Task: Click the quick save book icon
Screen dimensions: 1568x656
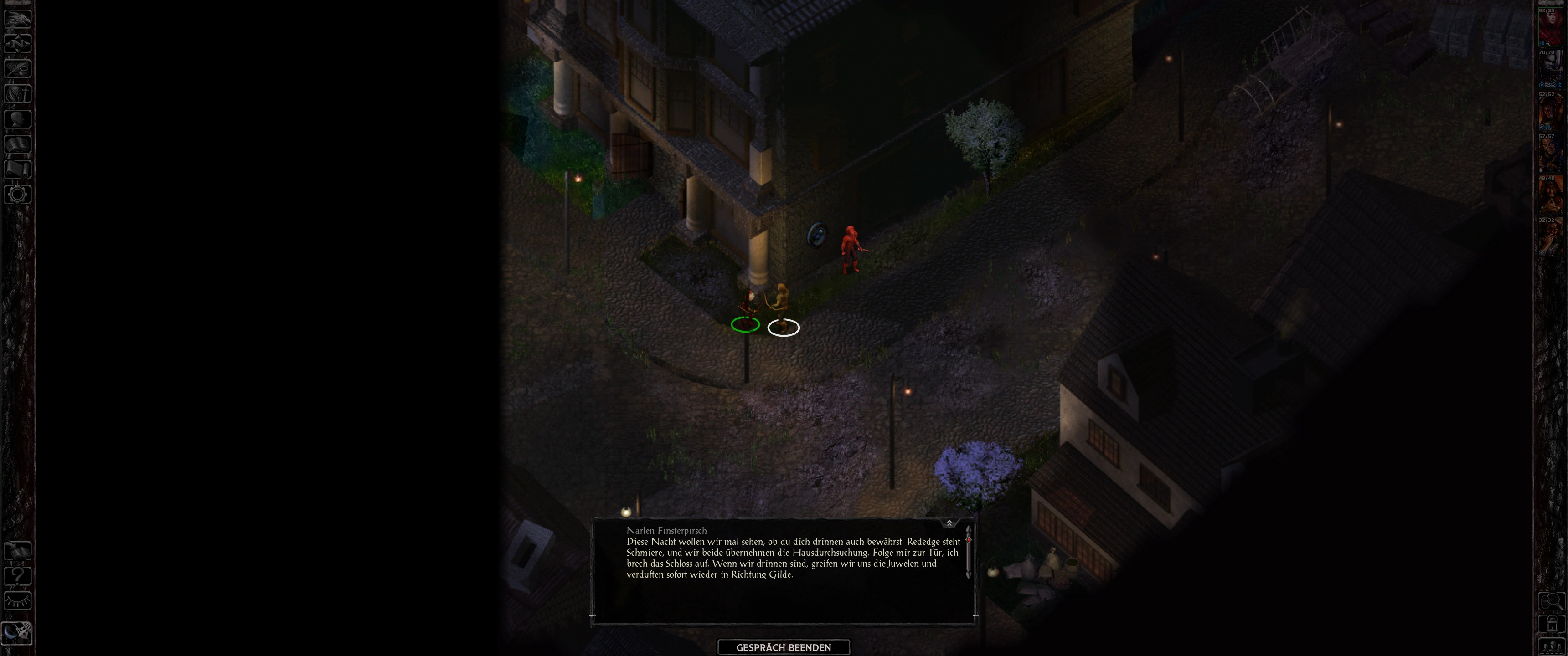Action: click(x=18, y=551)
